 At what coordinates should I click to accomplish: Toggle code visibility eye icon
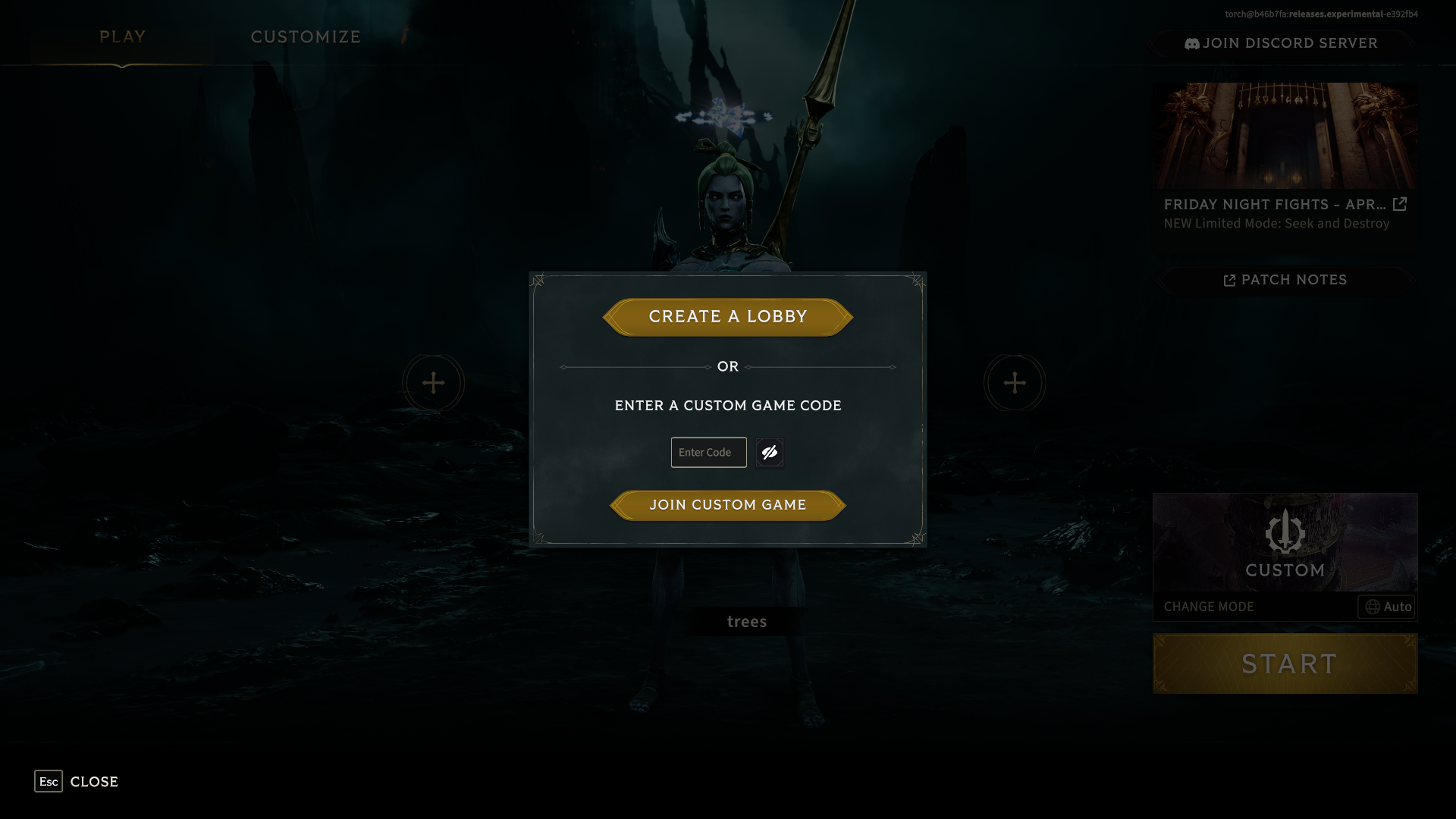tap(770, 453)
